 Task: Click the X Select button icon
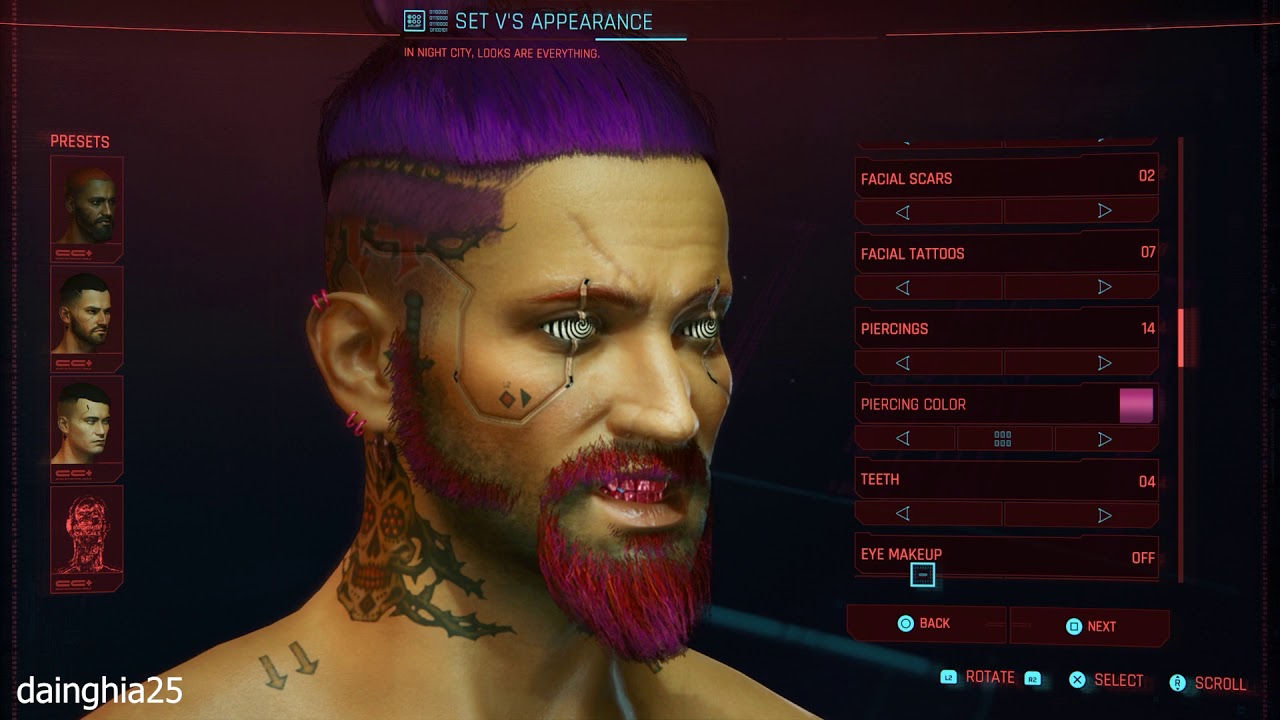[x=1078, y=679]
